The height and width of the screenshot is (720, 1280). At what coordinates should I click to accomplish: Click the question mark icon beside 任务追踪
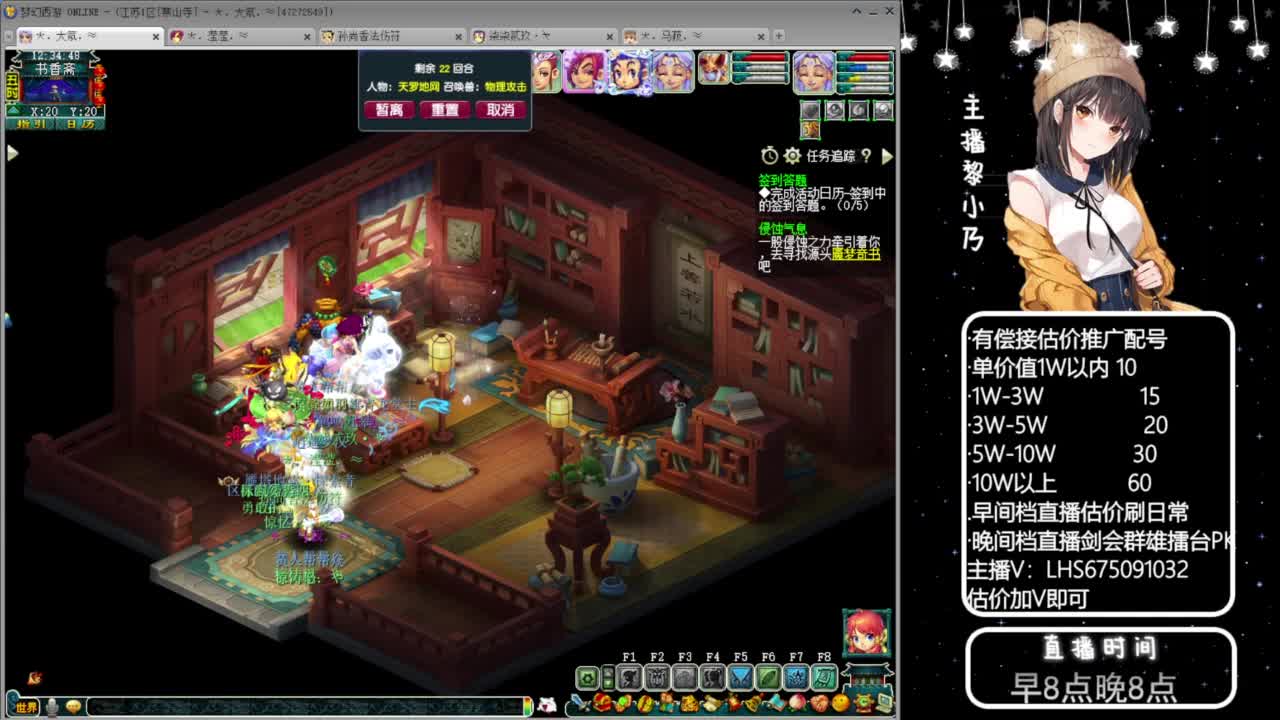(866, 156)
